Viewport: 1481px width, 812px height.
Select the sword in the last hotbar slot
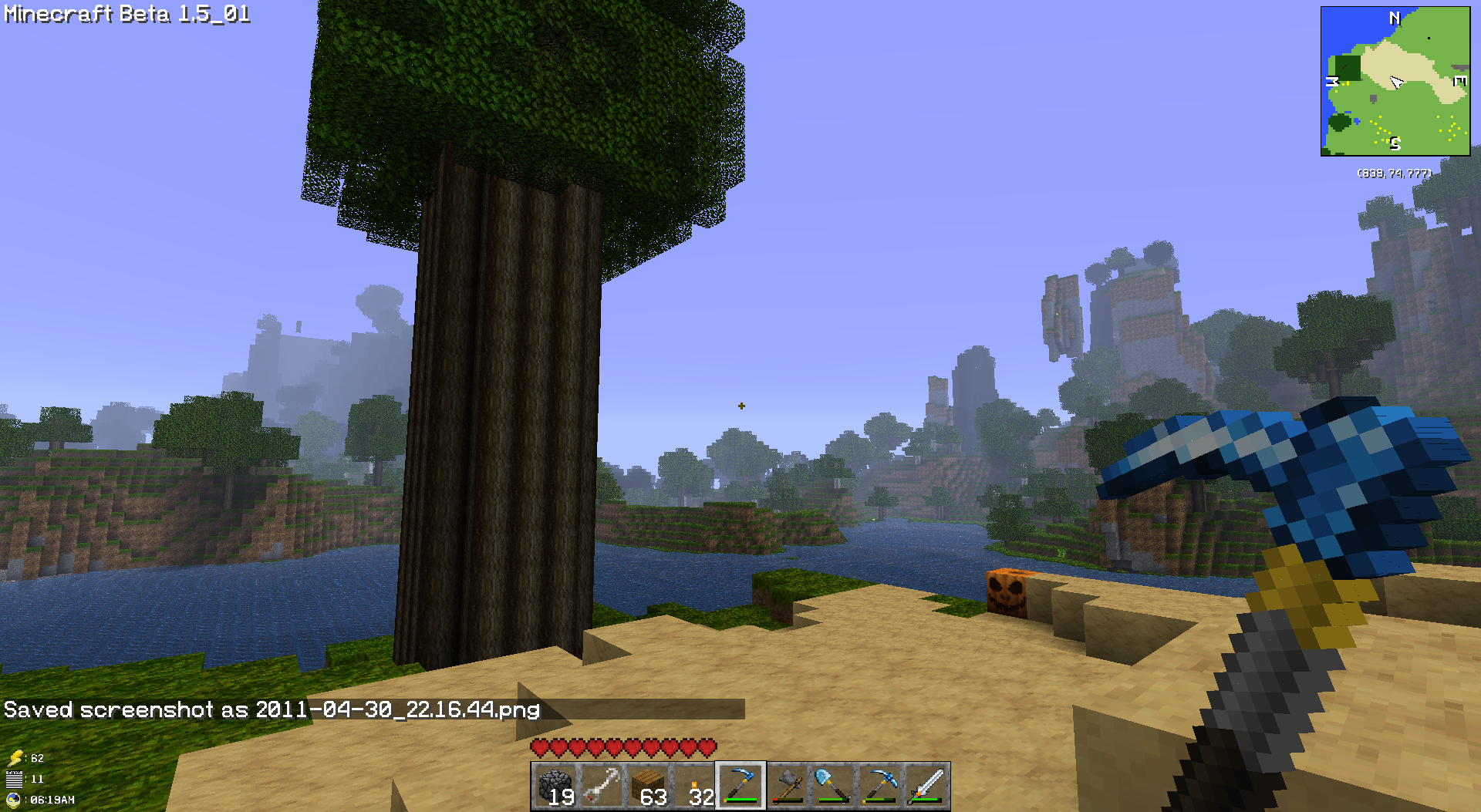click(926, 786)
